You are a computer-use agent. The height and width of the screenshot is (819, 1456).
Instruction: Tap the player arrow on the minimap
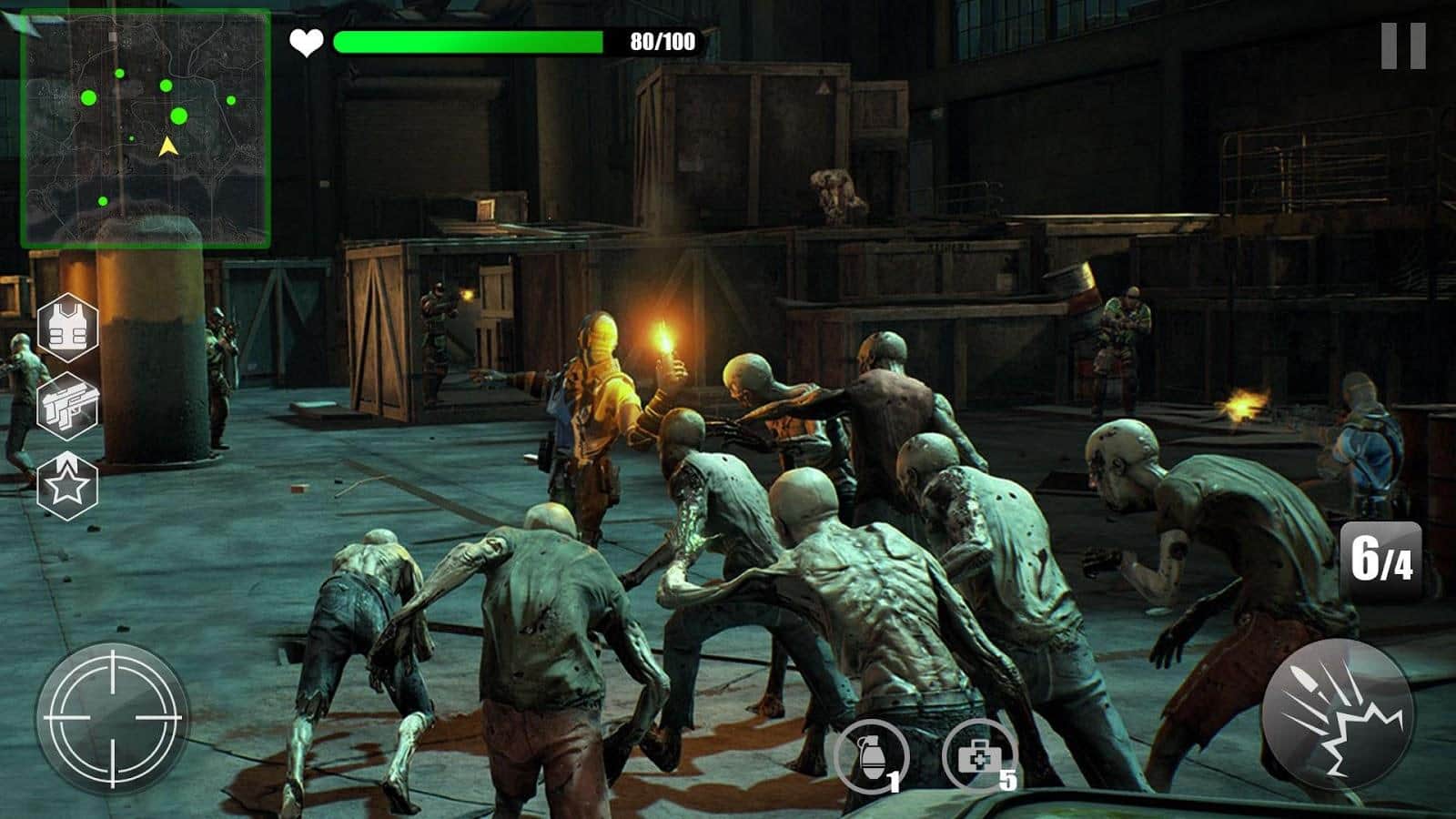(x=167, y=146)
